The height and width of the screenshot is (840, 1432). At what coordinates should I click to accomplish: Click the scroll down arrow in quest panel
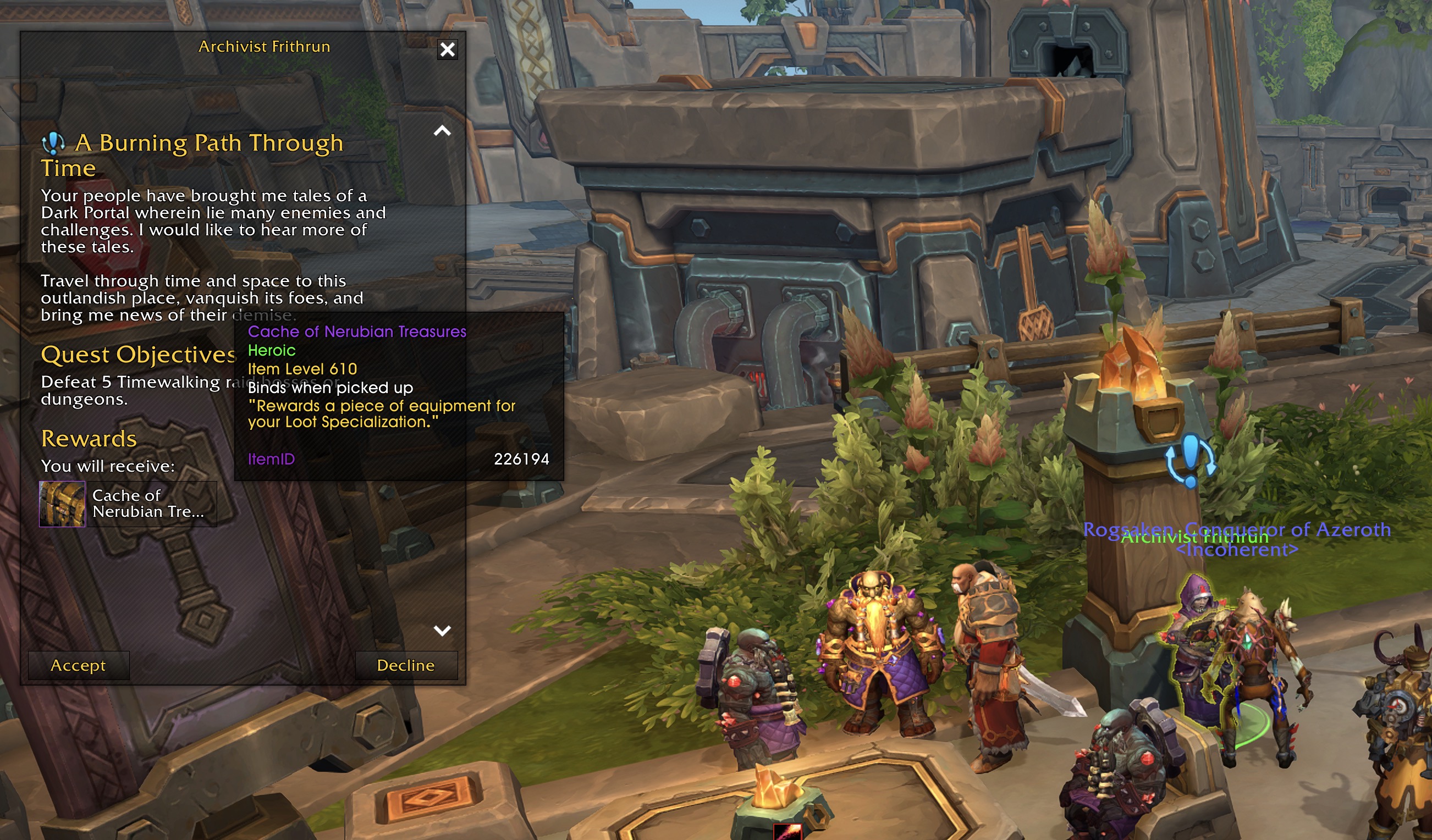pyautogui.click(x=442, y=630)
